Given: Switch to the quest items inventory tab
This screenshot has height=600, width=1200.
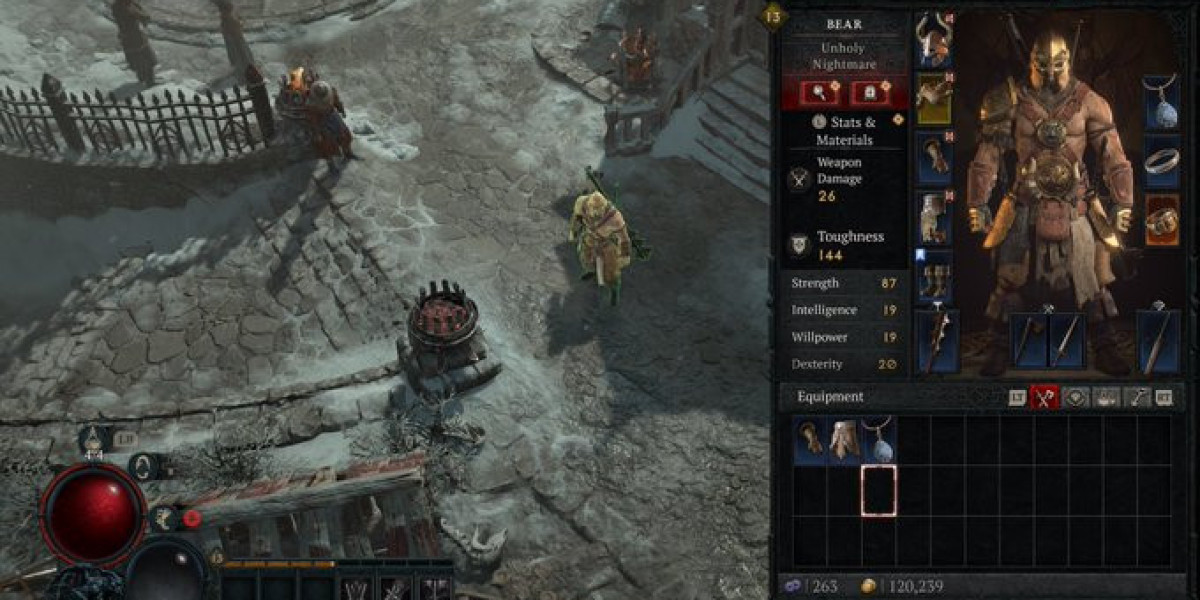Looking at the screenshot, I should (x=1136, y=397).
